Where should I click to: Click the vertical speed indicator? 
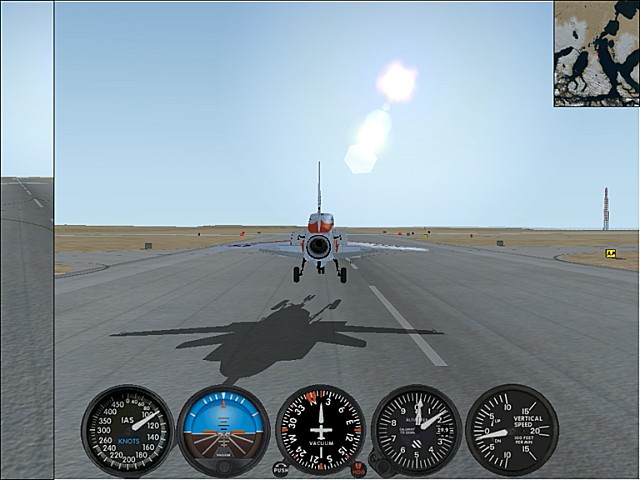pyautogui.click(x=511, y=429)
